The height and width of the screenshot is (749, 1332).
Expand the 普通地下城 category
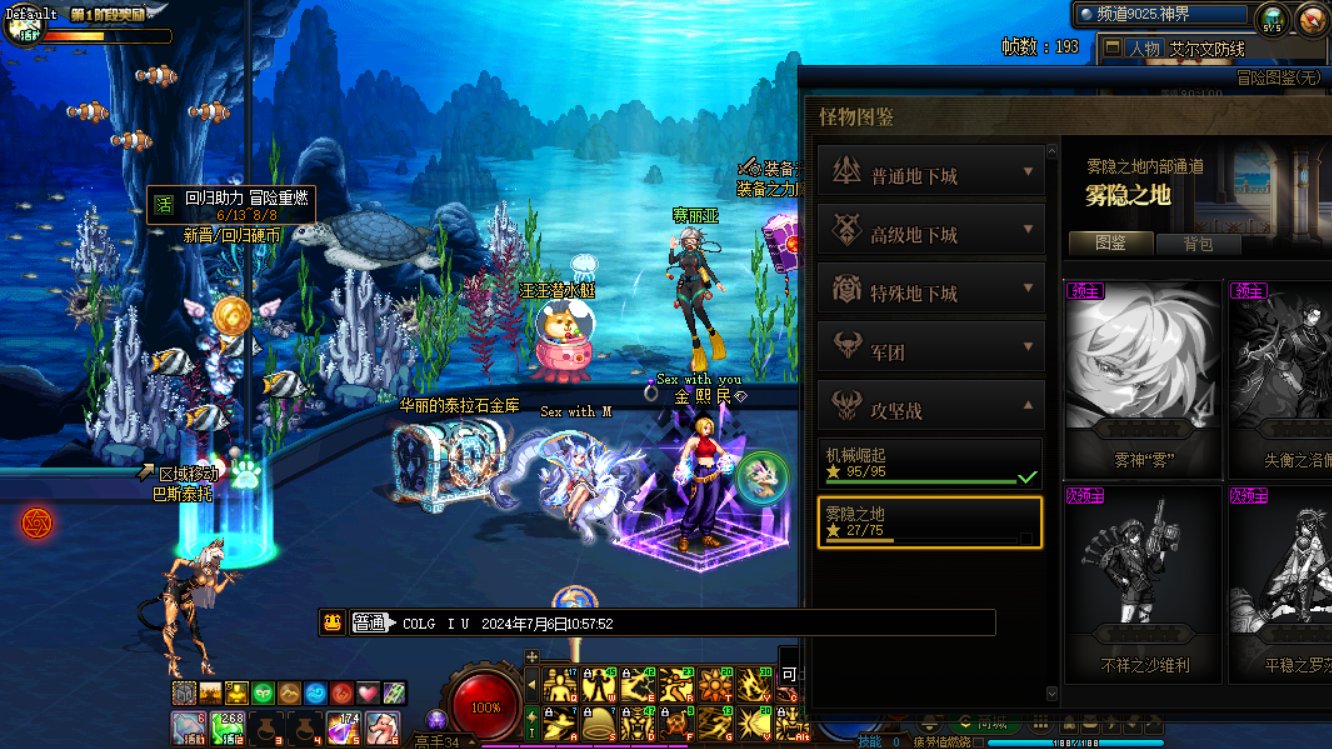pos(931,173)
